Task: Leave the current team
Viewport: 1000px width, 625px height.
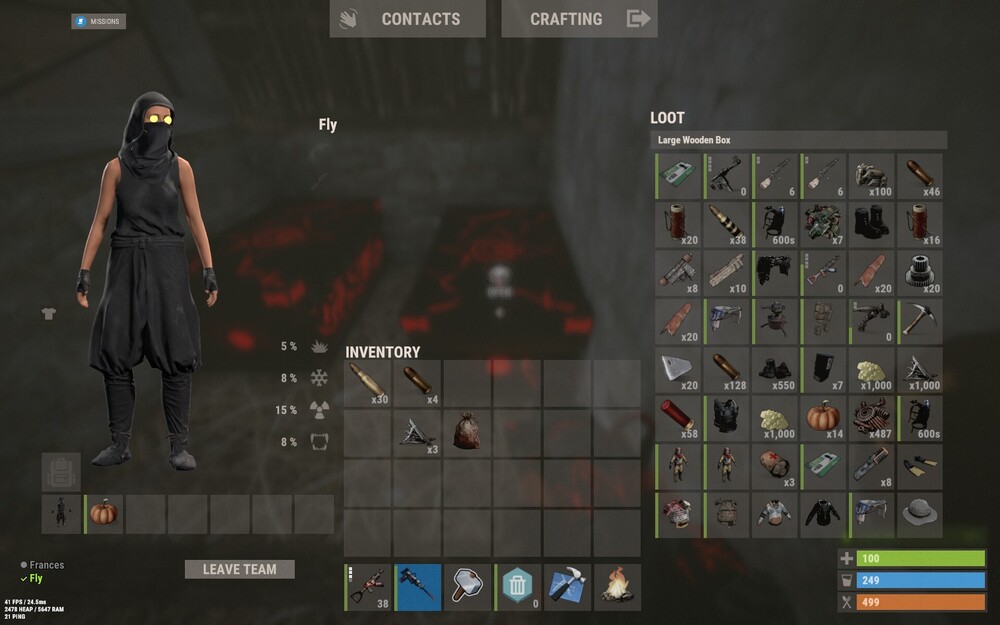Action: pos(239,569)
